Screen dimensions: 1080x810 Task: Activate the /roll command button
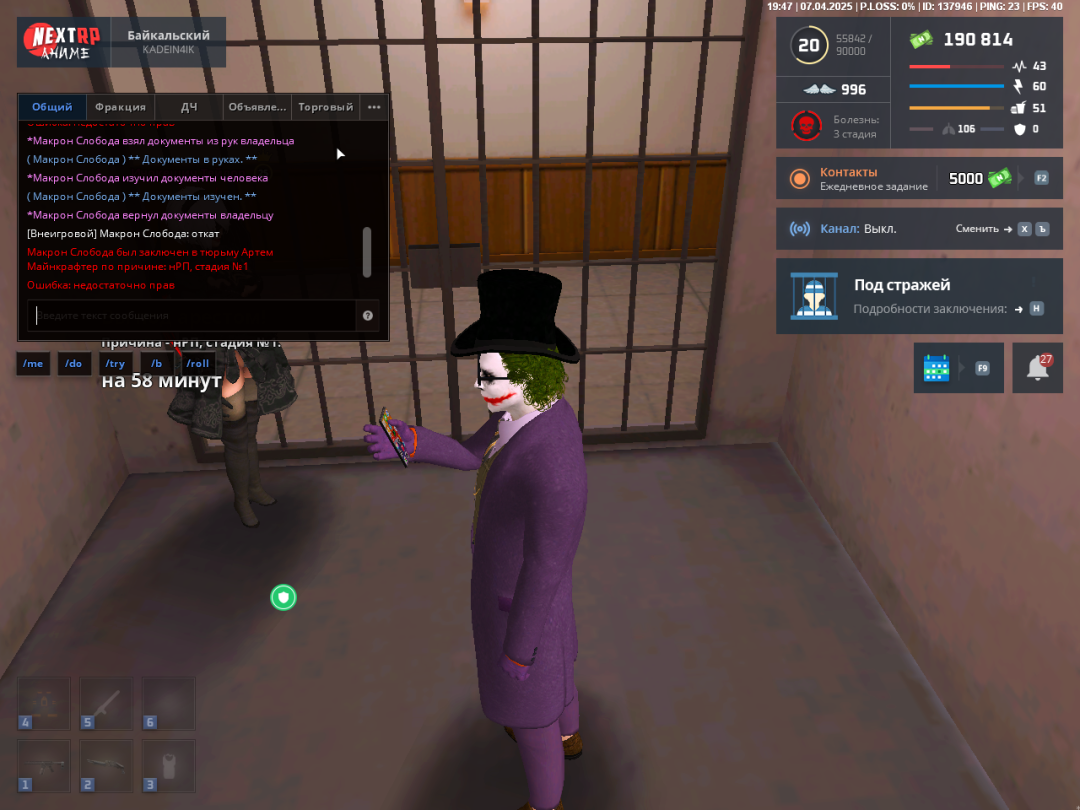pyautogui.click(x=198, y=364)
